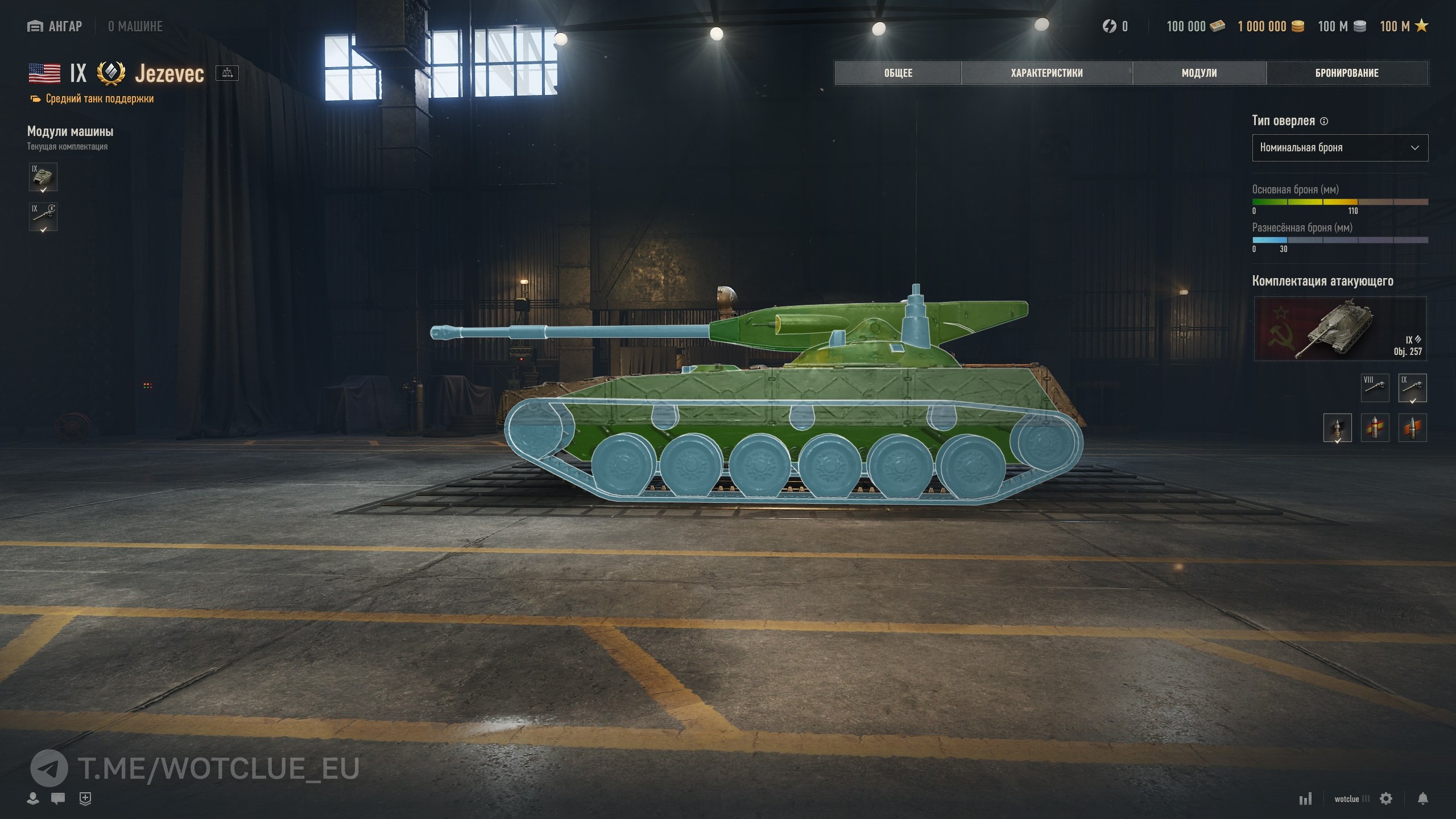Open the Характеристики tab
The height and width of the screenshot is (819, 1456).
pos(1046,73)
